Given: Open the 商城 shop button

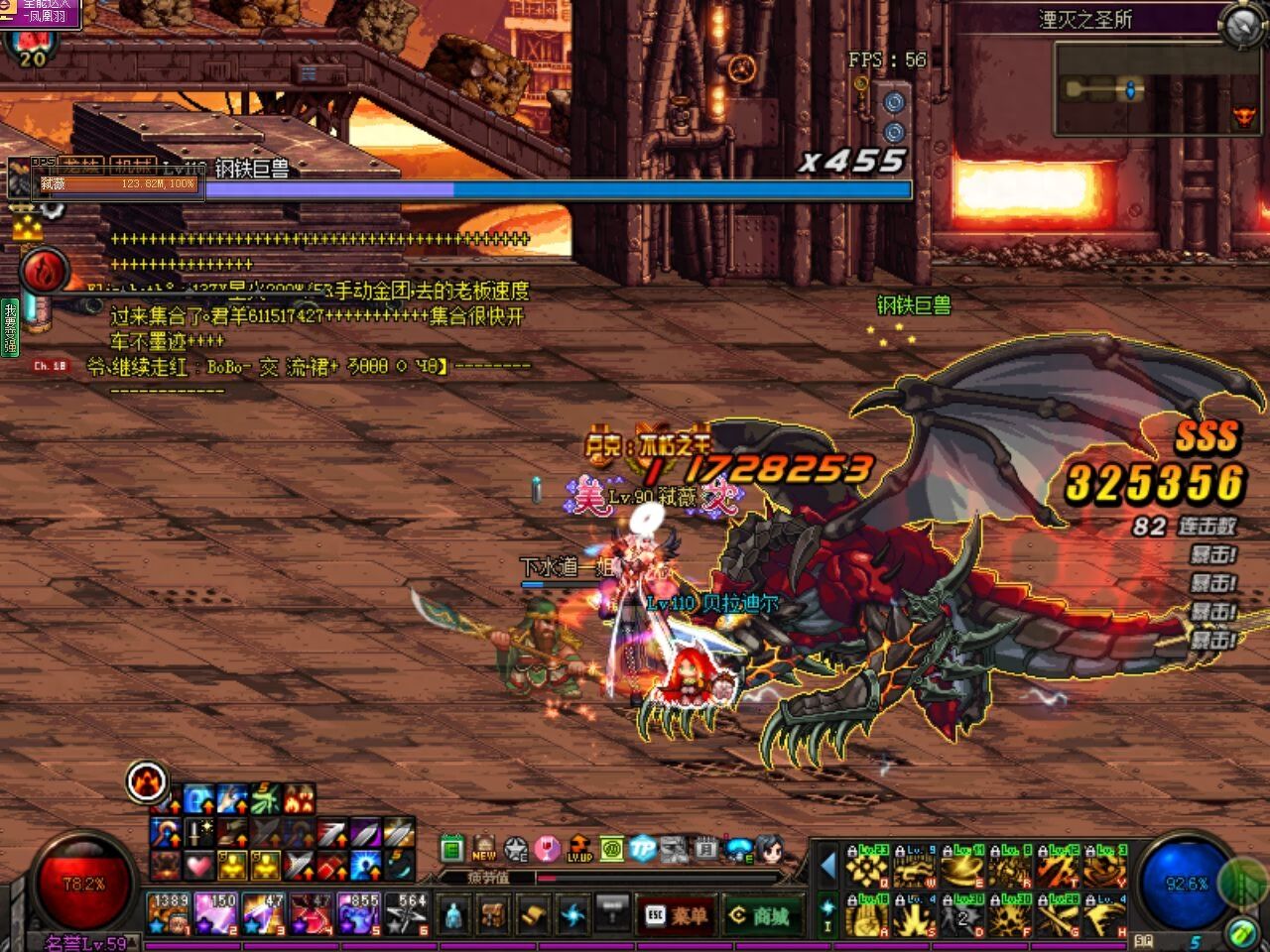Looking at the screenshot, I should click(761, 915).
